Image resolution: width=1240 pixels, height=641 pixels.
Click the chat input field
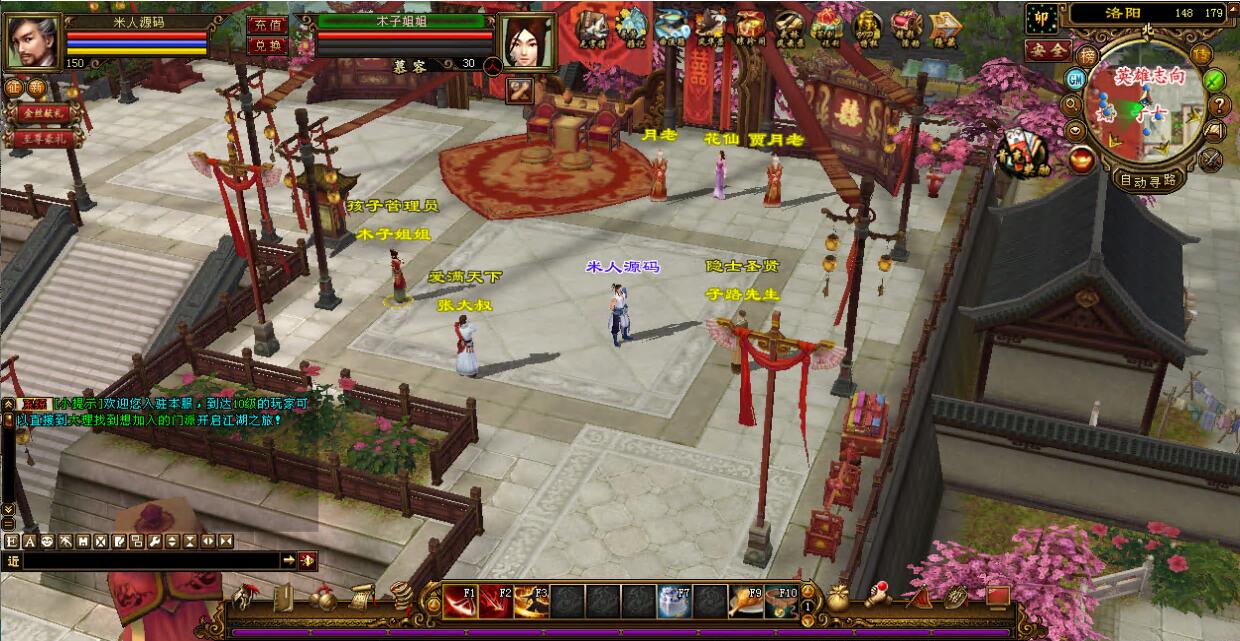(x=150, y=561)
